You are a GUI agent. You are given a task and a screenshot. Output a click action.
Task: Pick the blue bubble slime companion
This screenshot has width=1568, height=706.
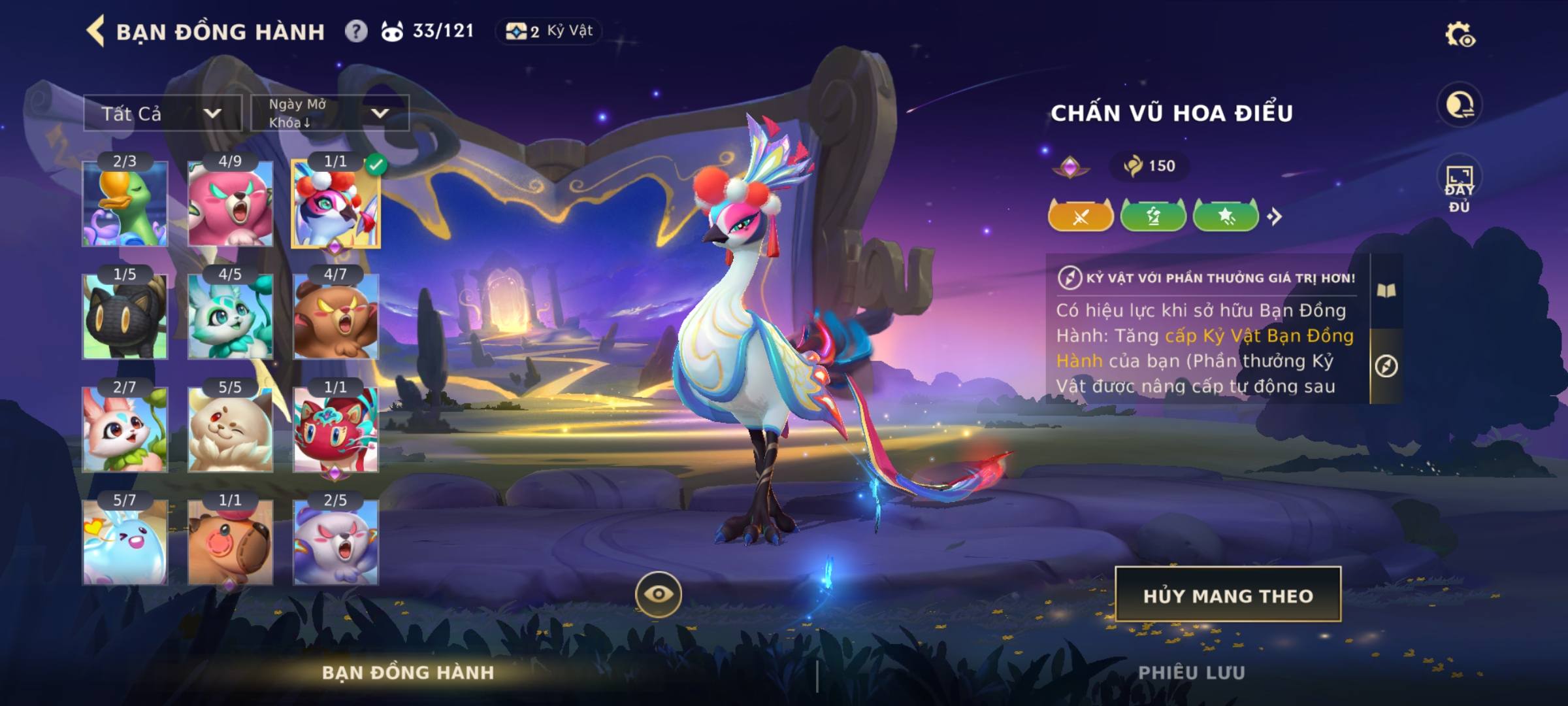click(x=125, y=543)
